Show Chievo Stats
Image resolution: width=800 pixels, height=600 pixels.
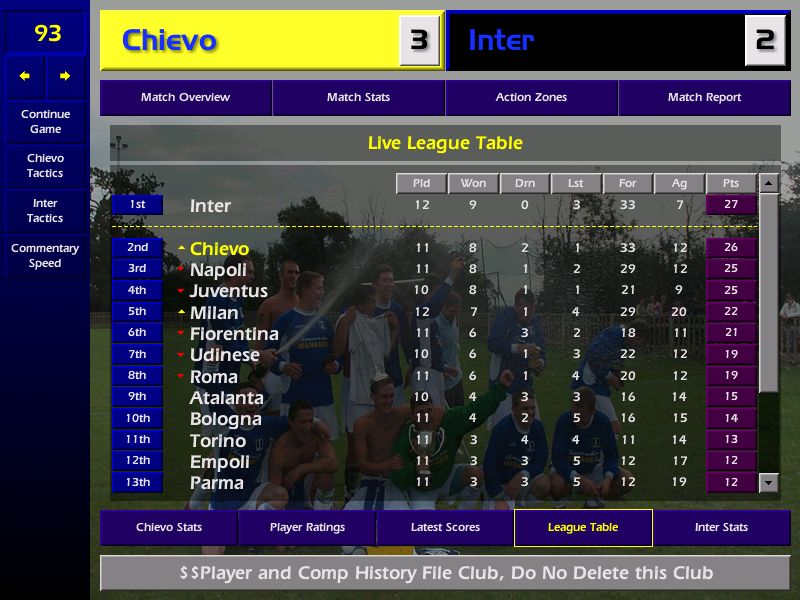coord(169,528)
